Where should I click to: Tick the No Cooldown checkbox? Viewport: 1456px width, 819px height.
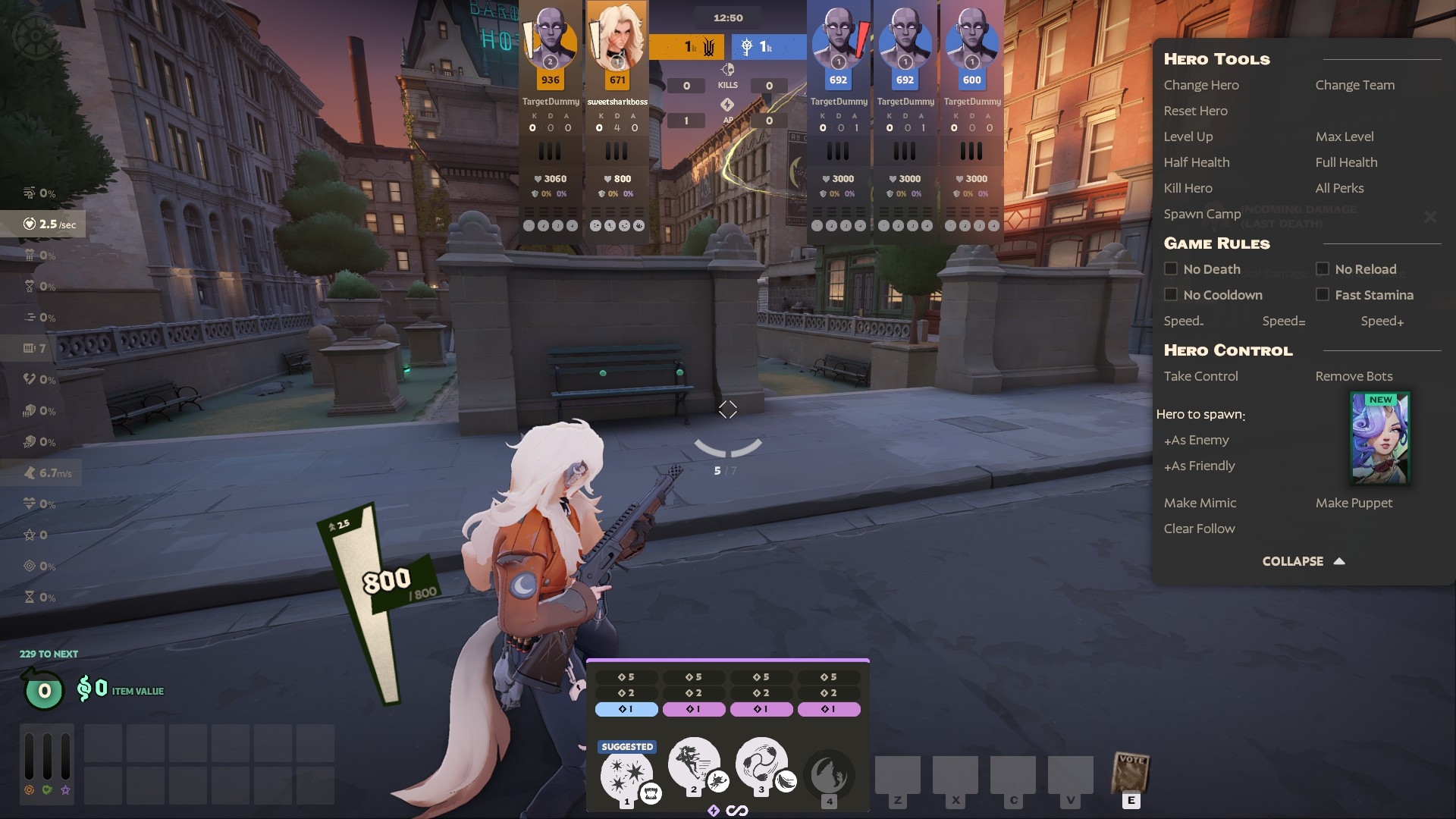point(1171,295)
